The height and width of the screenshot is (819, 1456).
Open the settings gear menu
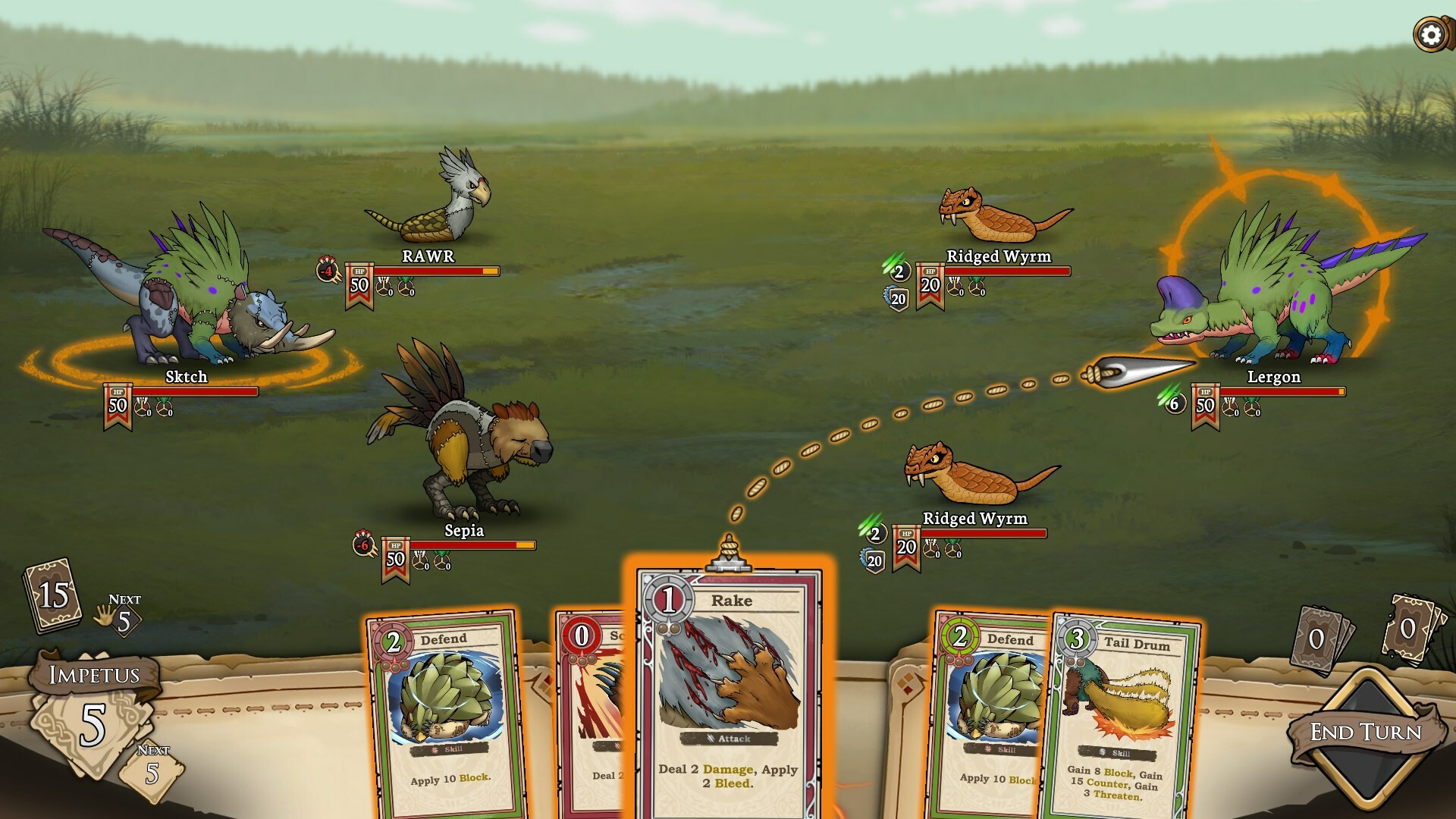(x=1430, y=34)
